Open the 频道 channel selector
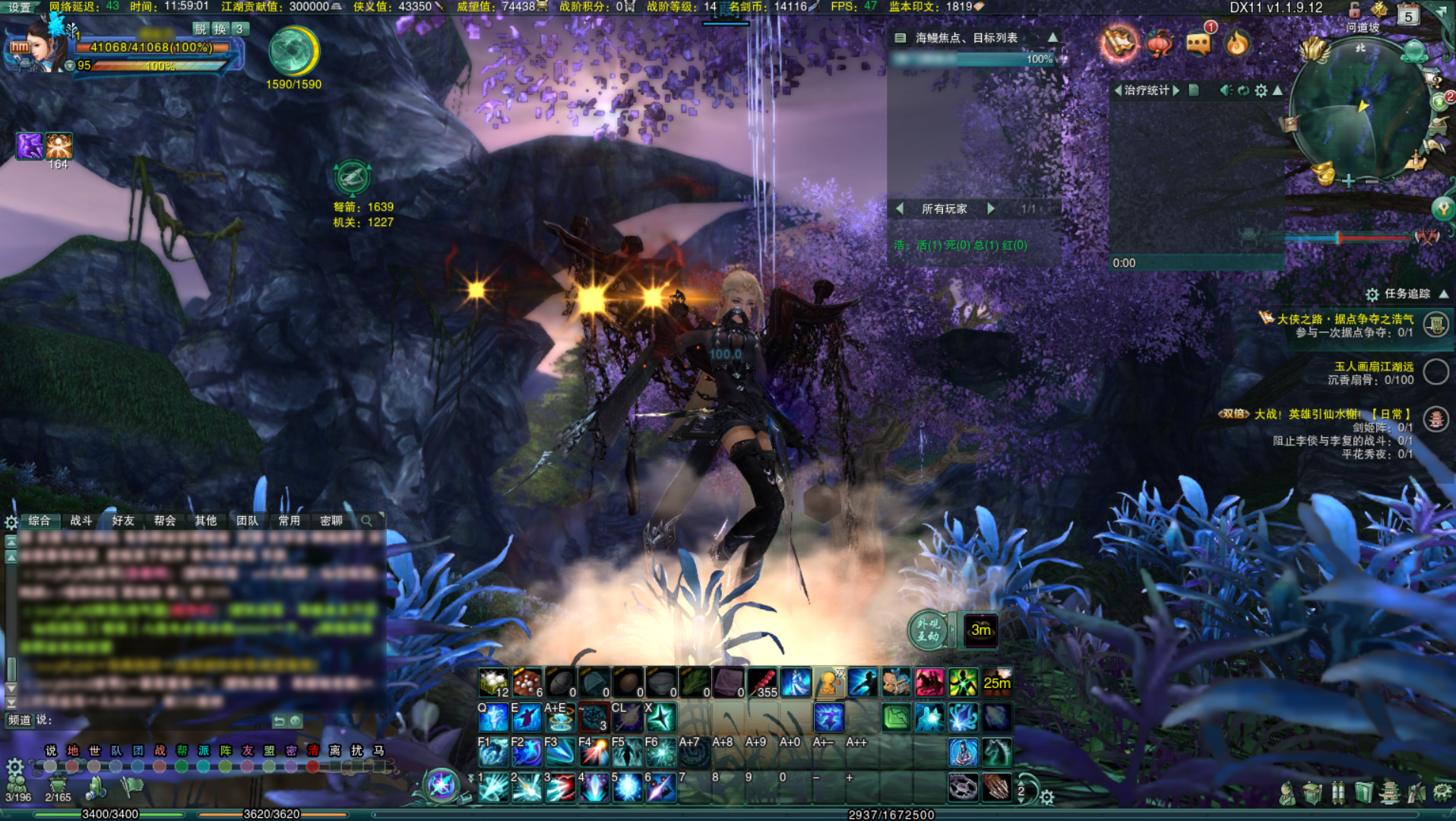 [x=20, y=720]
